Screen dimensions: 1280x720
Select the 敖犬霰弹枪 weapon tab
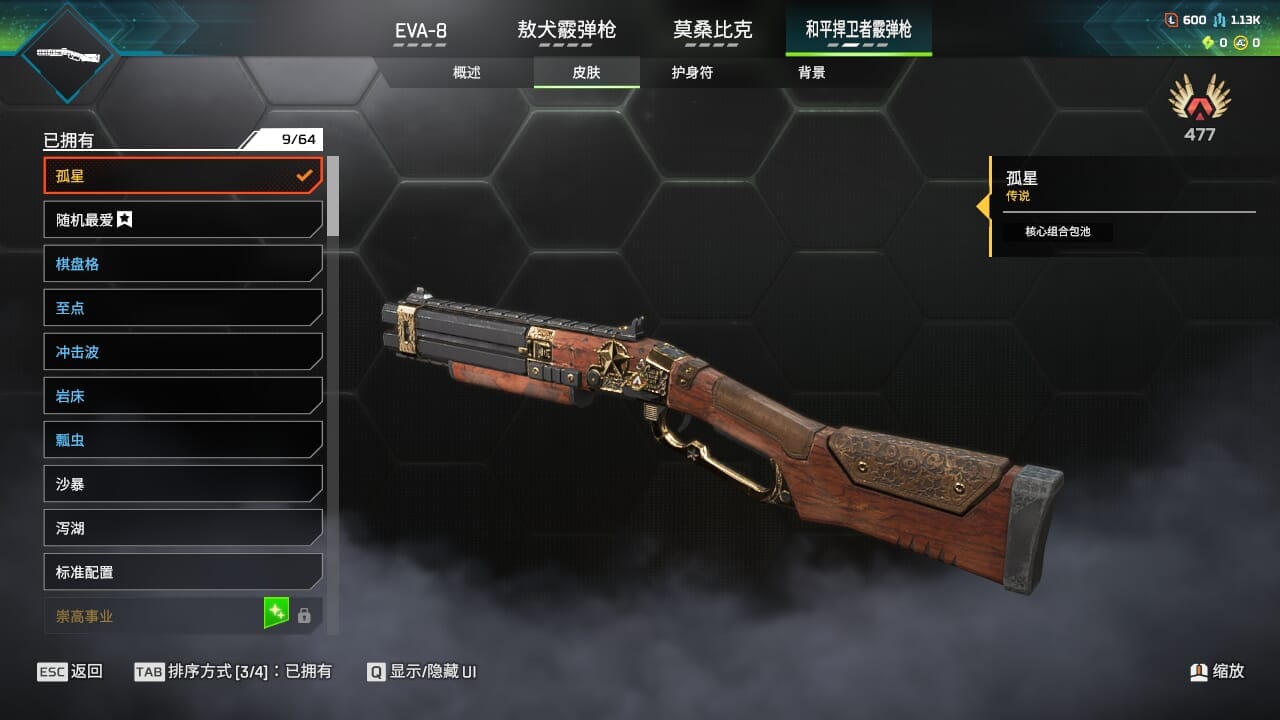click(566, 30)
